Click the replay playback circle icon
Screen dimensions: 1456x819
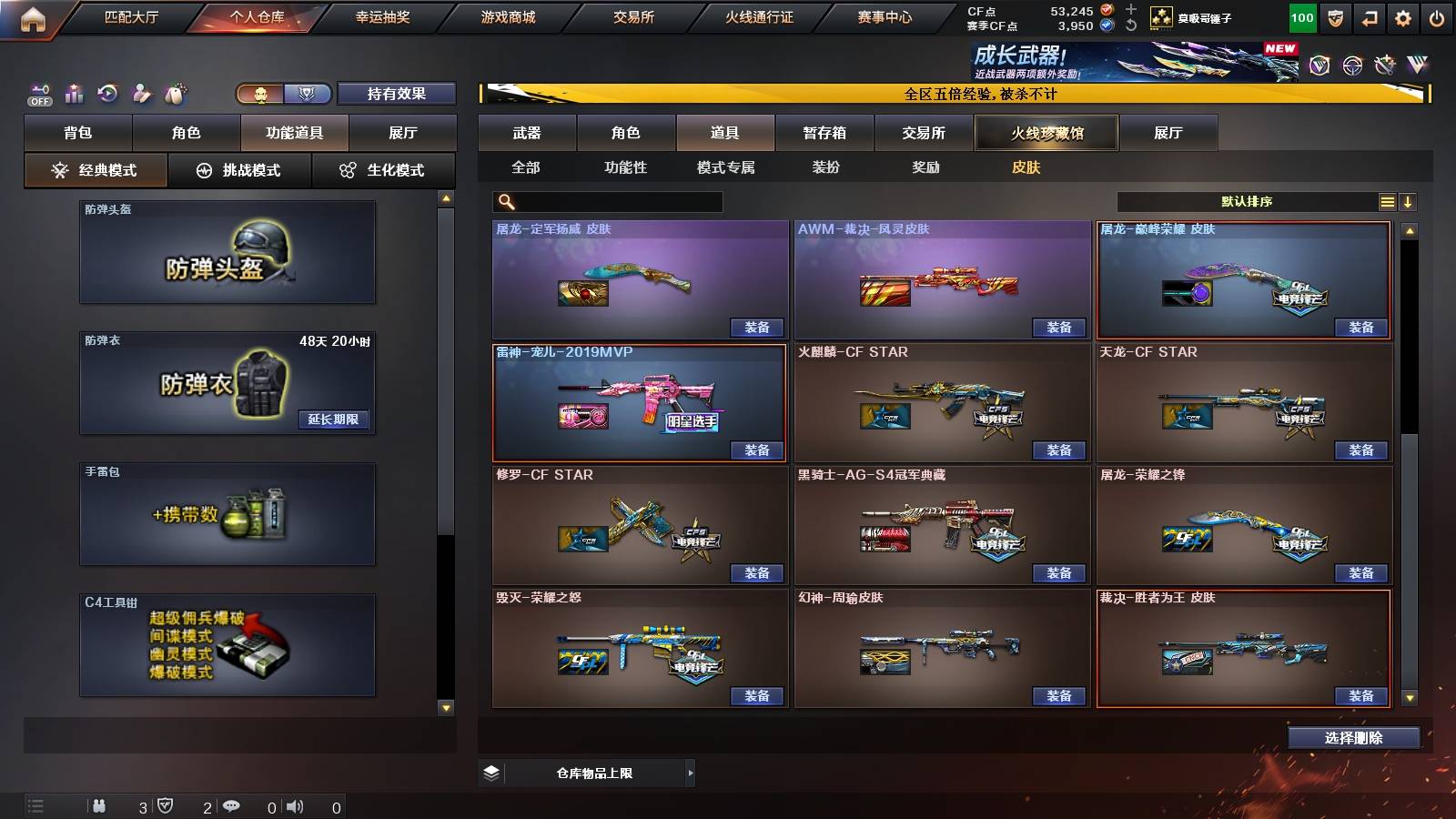click(x=106, y=93)
